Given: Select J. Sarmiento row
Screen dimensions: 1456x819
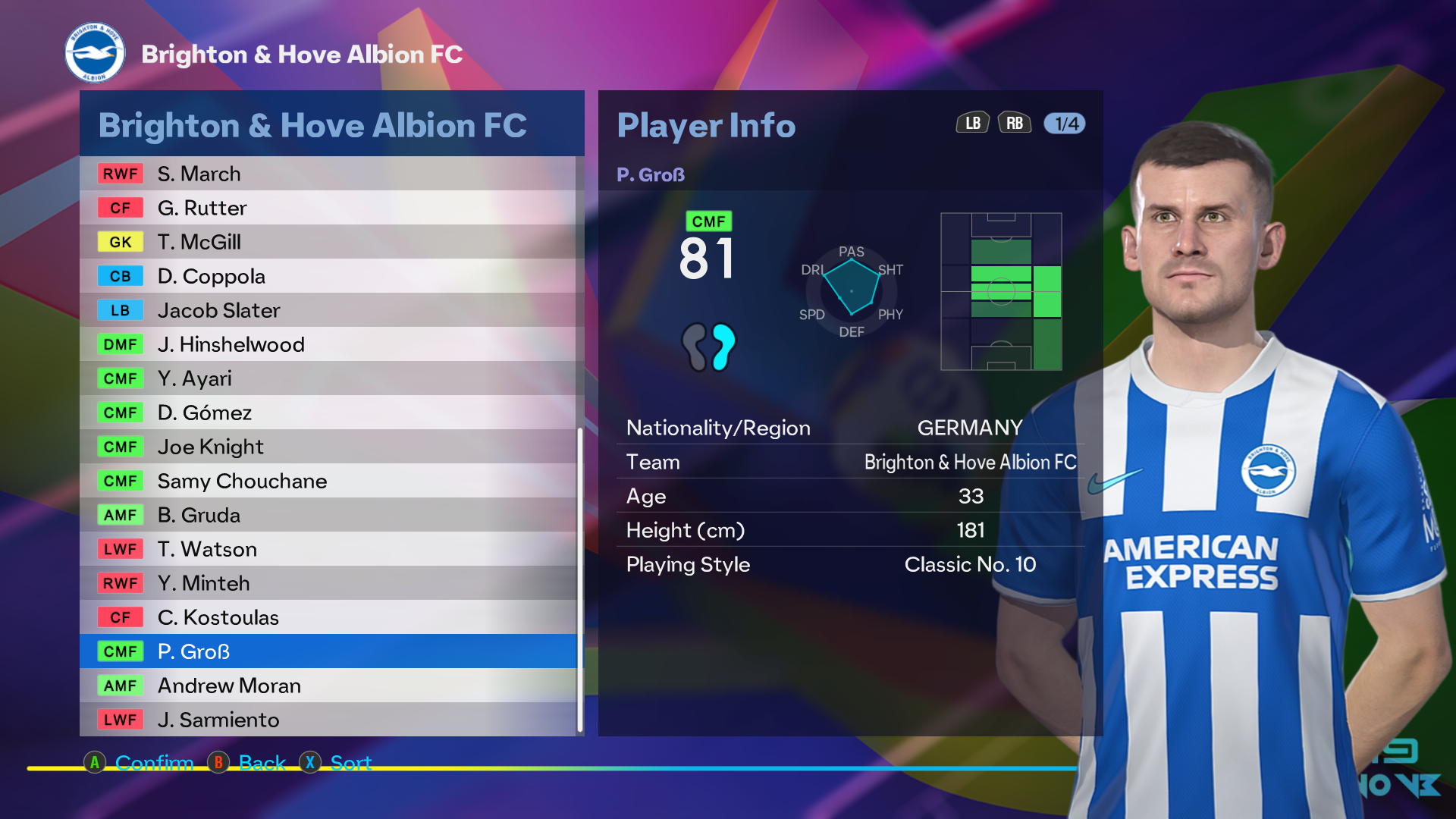Looking at the screenshot, I should click(328, 720).
